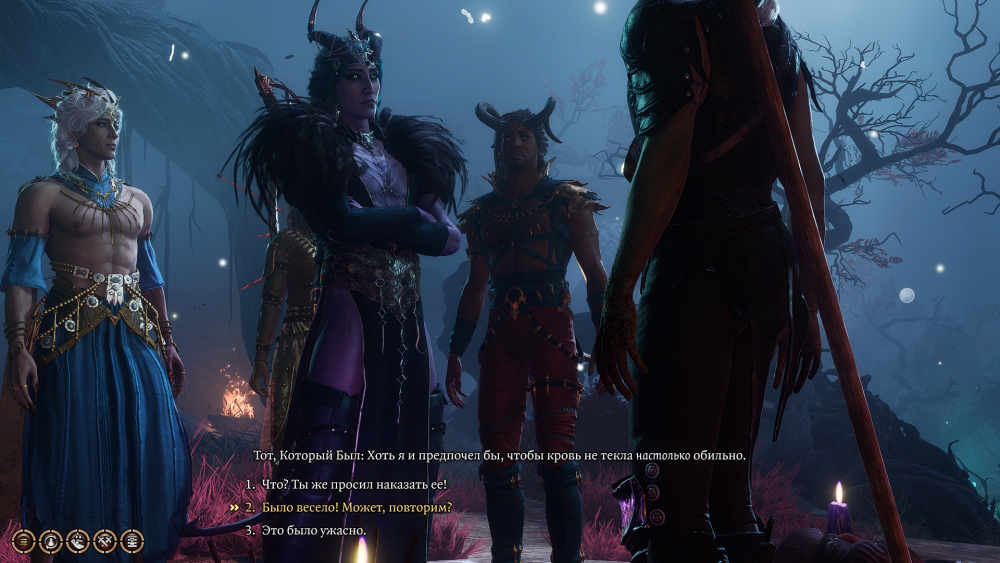
Task: Choose reply "Что? Ты же просил наказать ее!"
Action: pyautogui.click(x=354, y=485)
